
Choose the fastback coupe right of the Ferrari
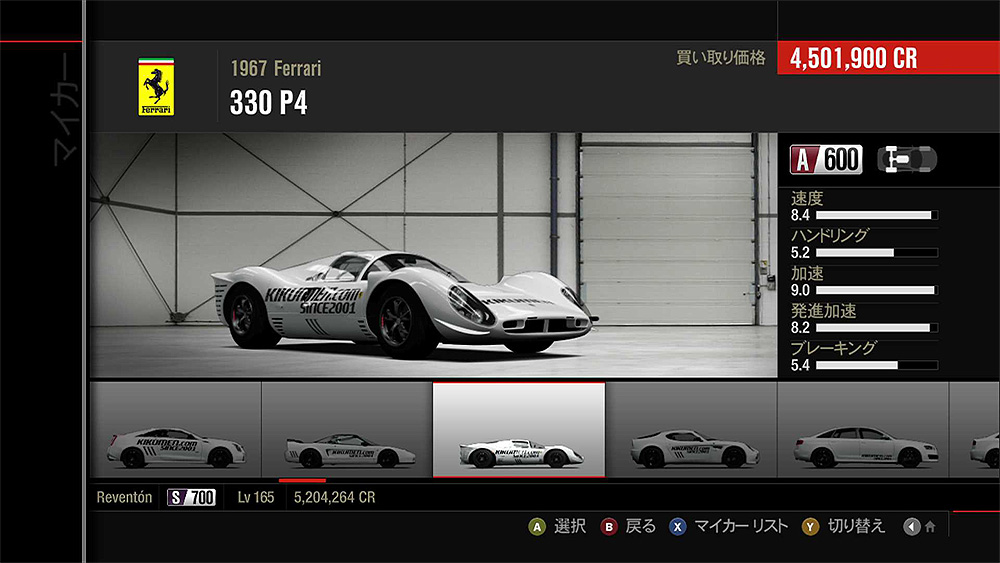tap(690, 431)
